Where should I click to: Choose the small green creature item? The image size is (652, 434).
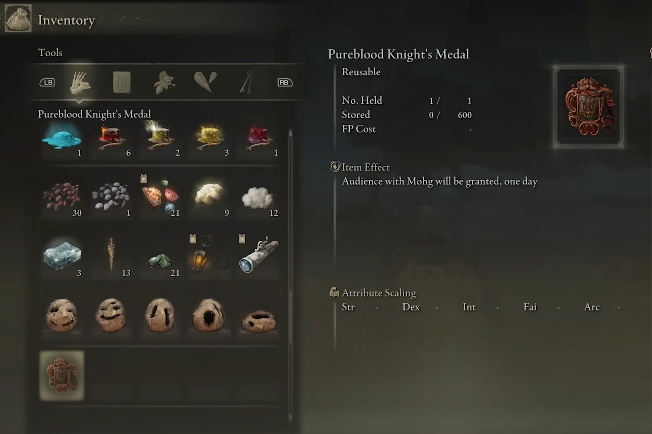click(160, 258)
